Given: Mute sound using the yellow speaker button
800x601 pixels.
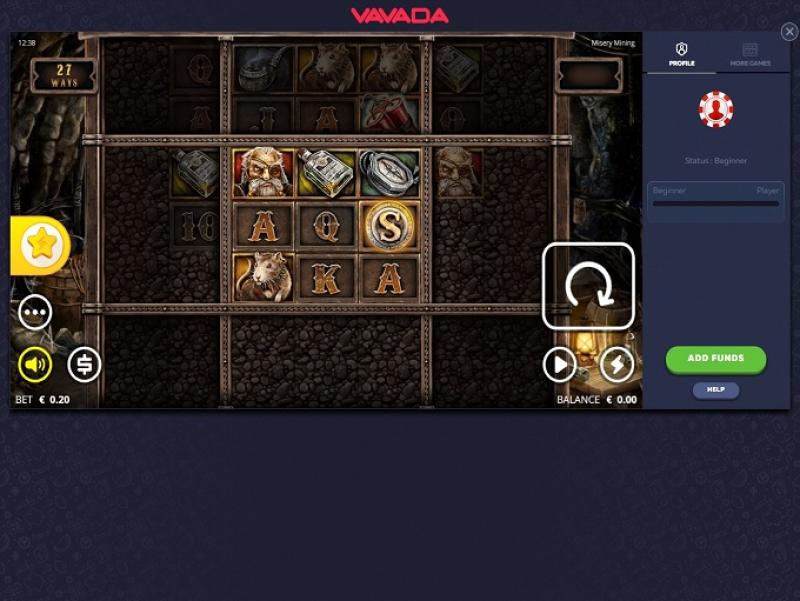Looking at the screenshot, I should pyautogui.click(x=35, y=365).
